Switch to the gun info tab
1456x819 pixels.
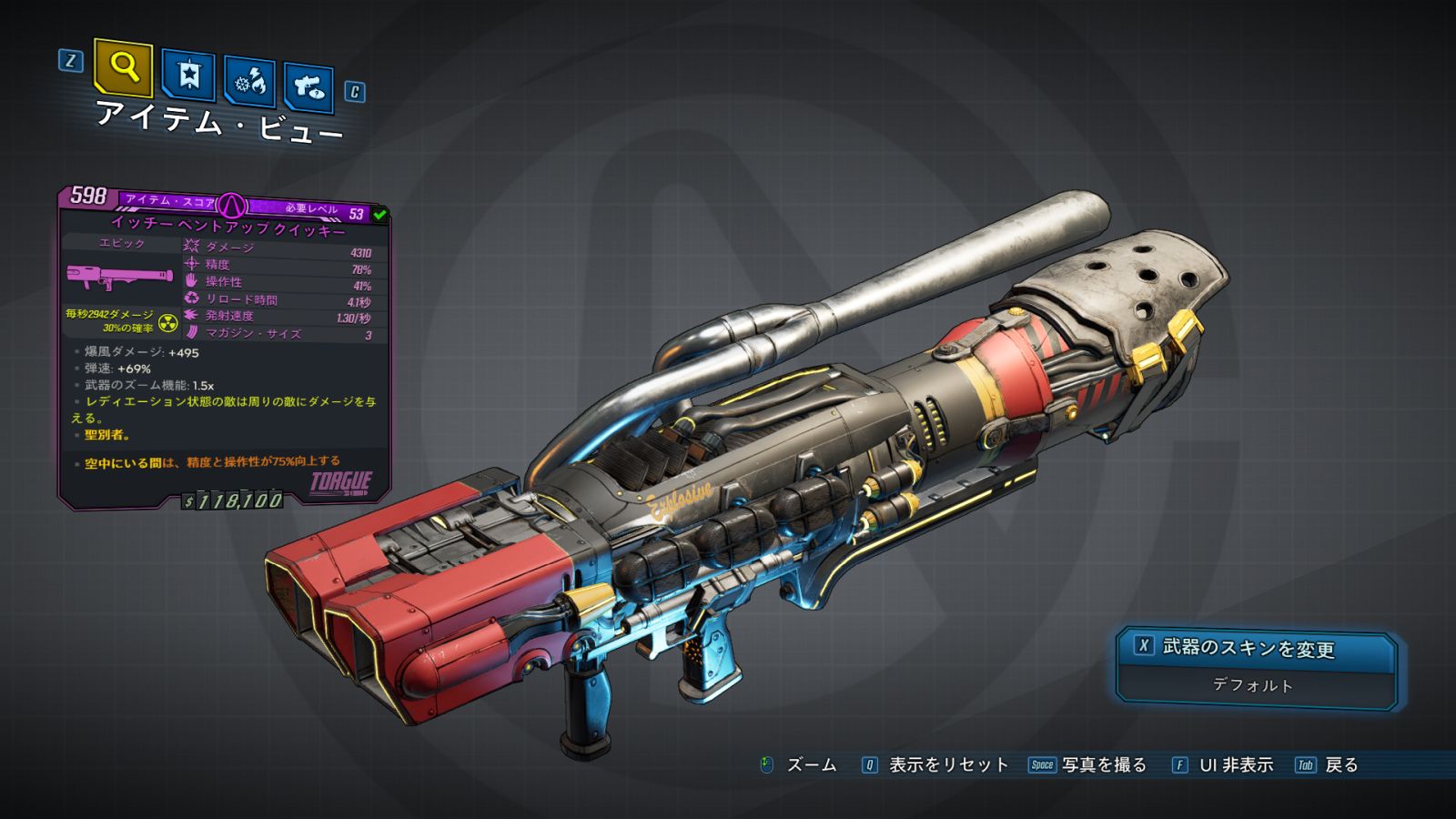click(308, 87)
